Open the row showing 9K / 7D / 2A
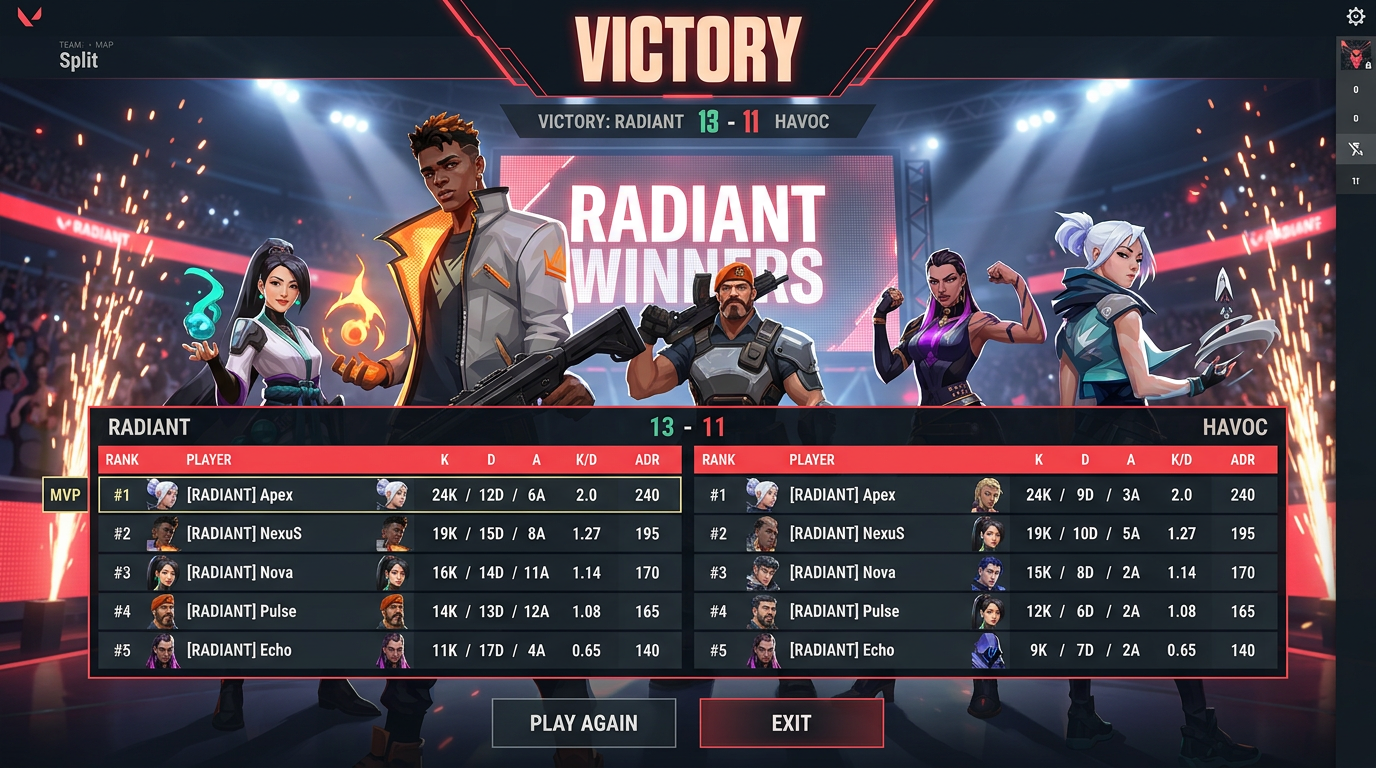This screenshot has height=768, width=1376. [986, 650]
